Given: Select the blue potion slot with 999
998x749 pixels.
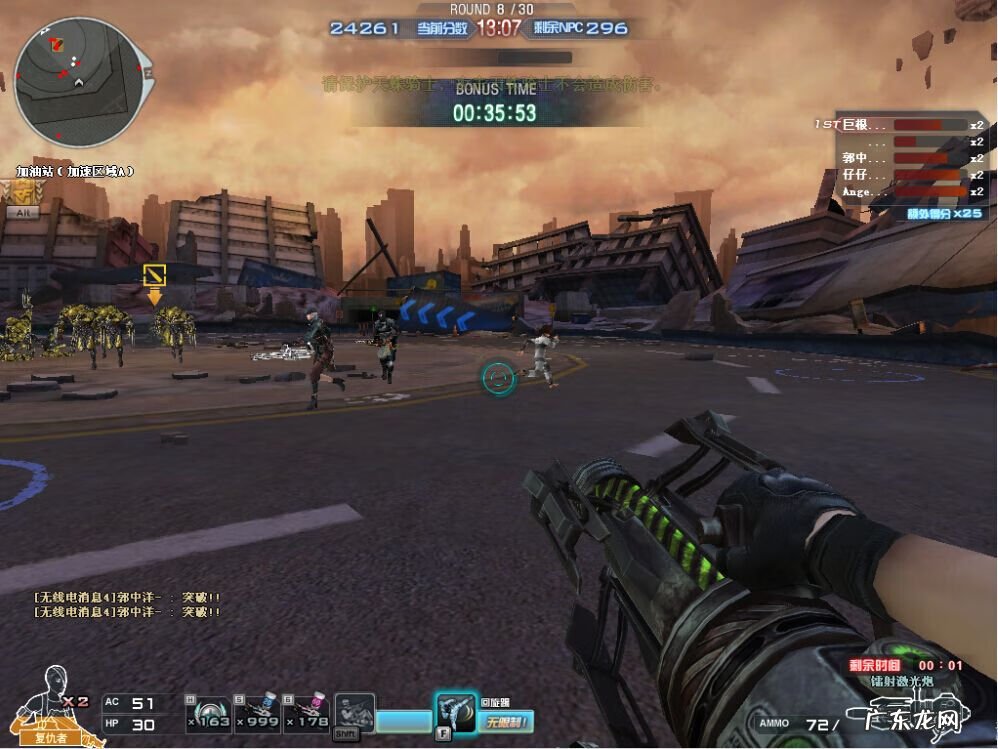Looking at the screenshot, I should [255, 711].
